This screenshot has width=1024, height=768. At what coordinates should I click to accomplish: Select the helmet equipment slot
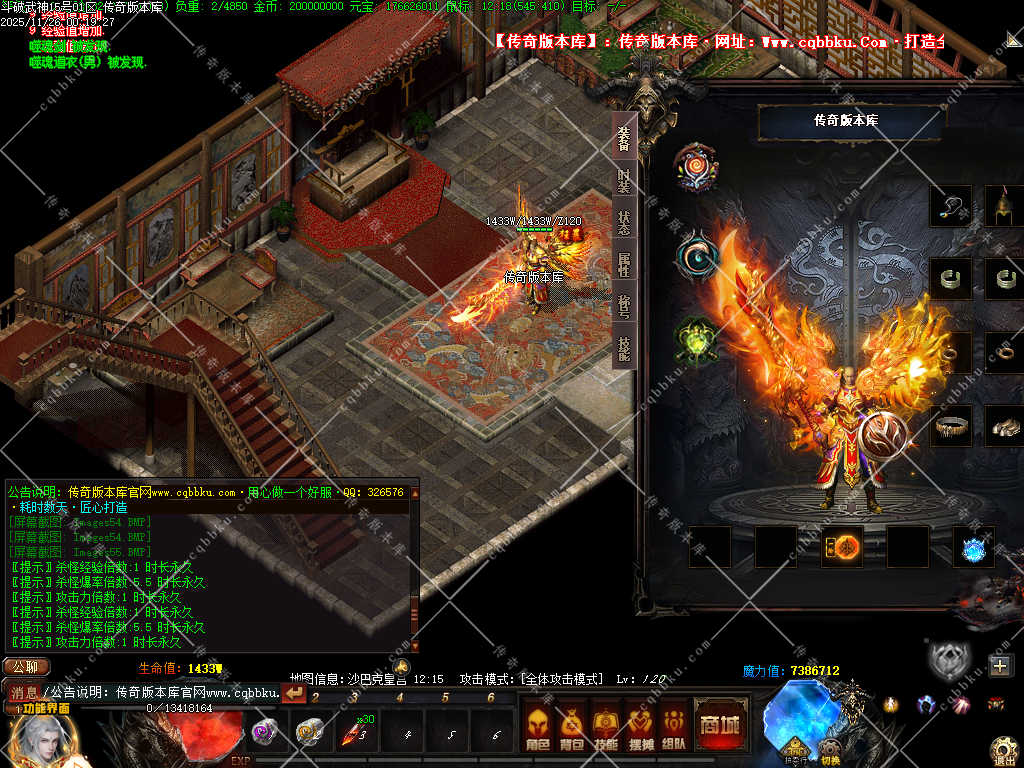[x=1004, y=206]
